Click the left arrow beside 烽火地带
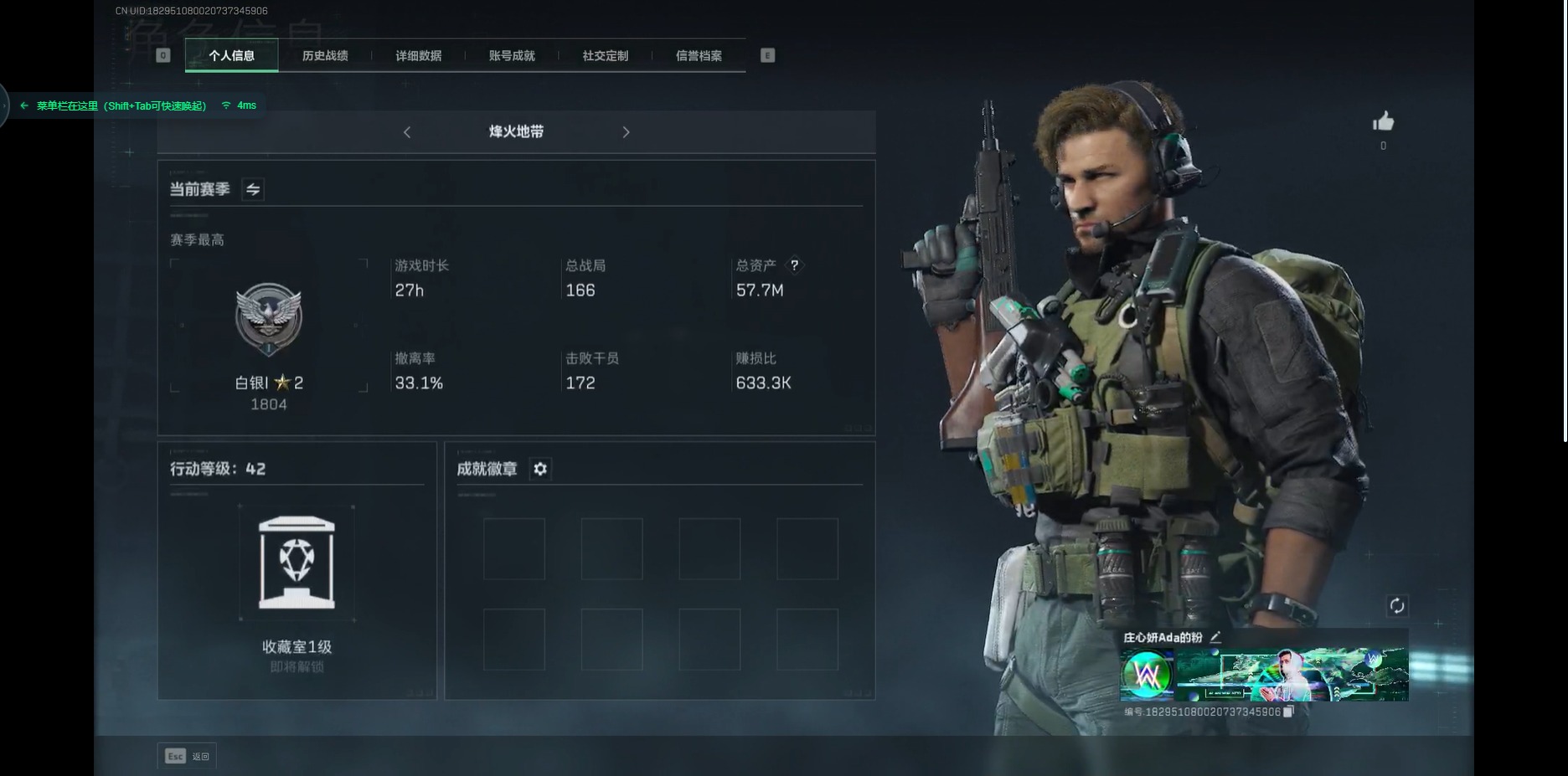Screen dimensions: 1568x776 tap(407, 132)
